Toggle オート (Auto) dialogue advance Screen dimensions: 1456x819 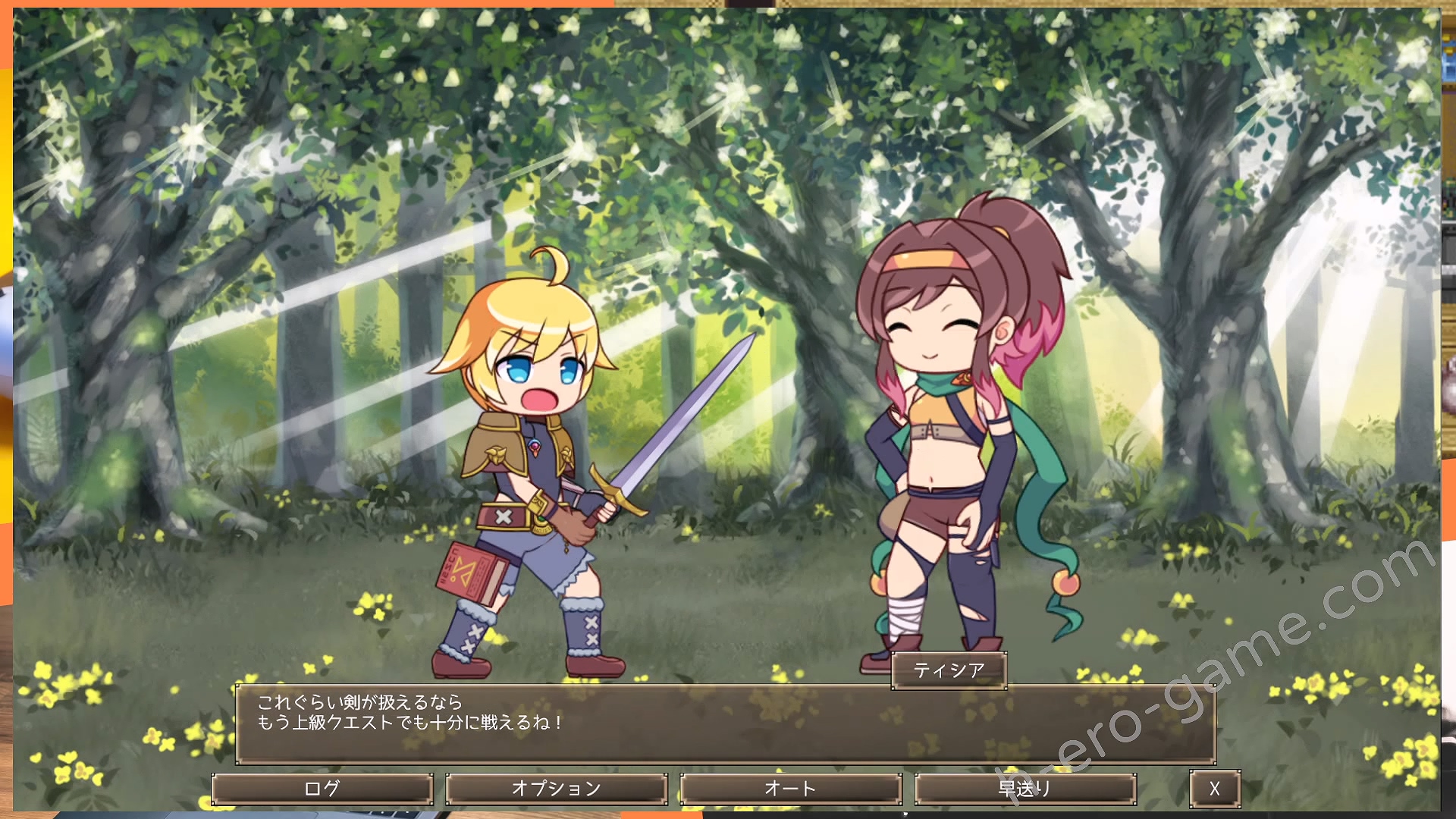[x=791, y=789]
